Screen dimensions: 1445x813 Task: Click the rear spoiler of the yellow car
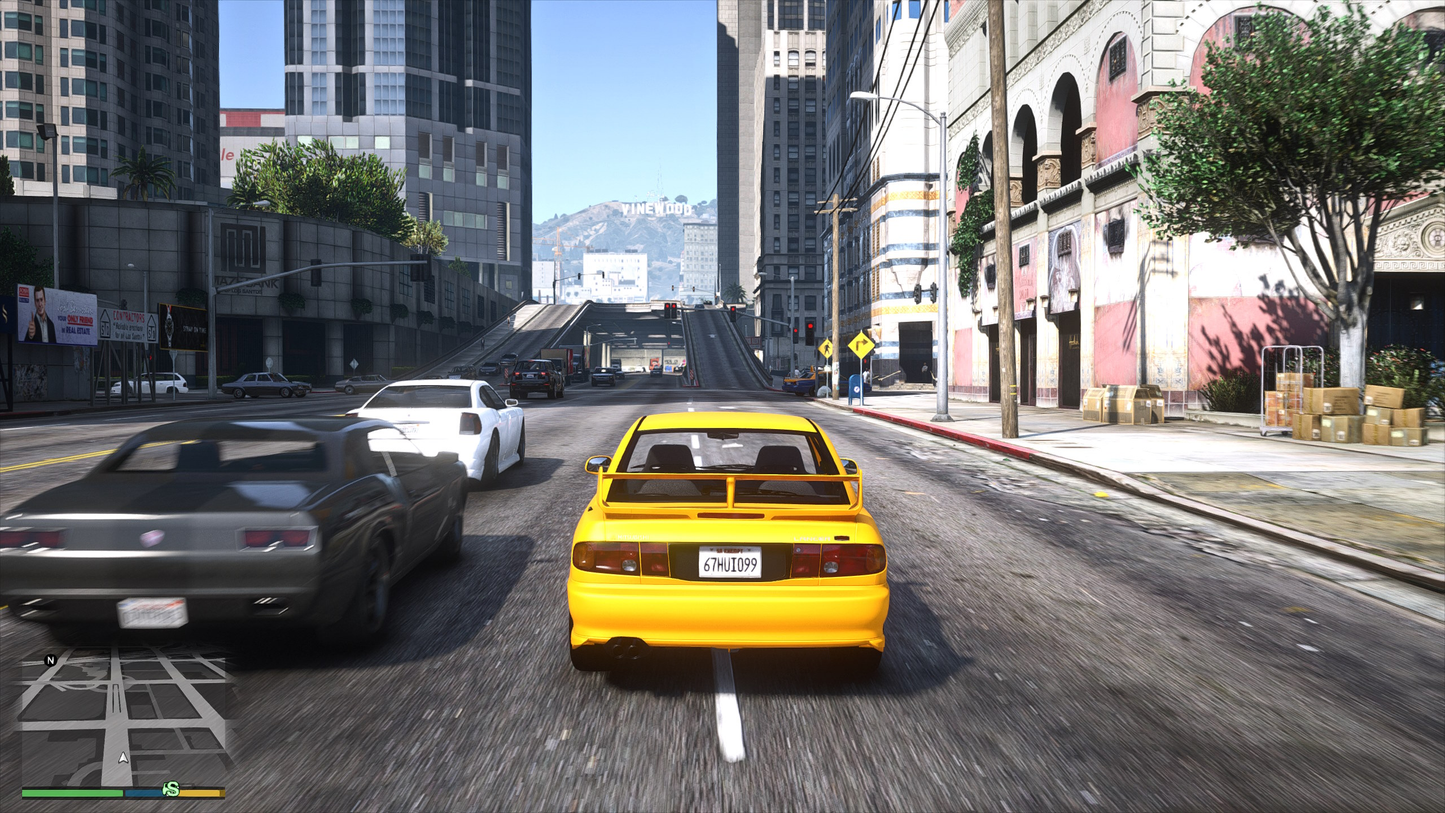click(730, 480)
